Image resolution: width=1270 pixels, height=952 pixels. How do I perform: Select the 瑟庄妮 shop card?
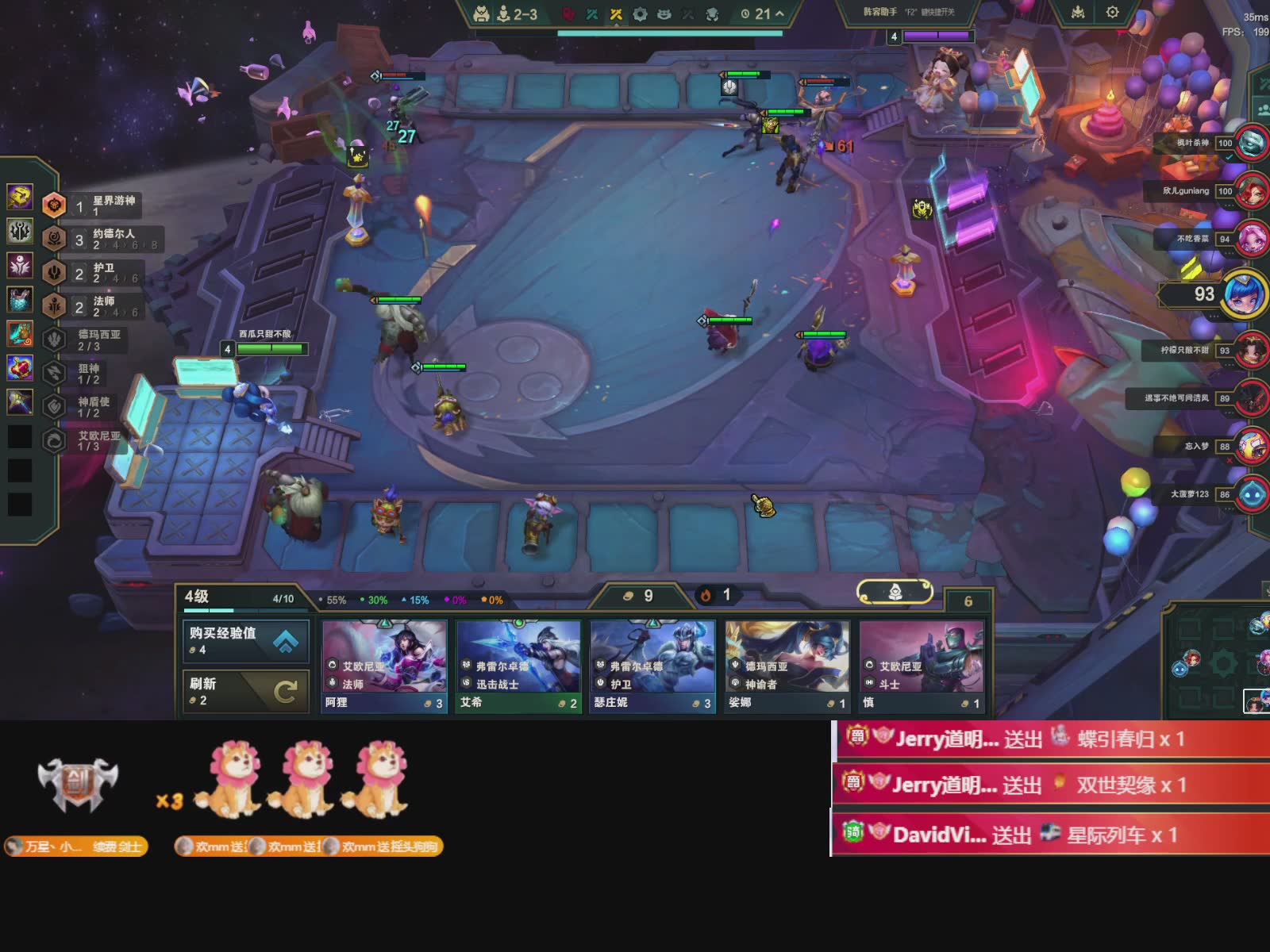tap(652, 666)
